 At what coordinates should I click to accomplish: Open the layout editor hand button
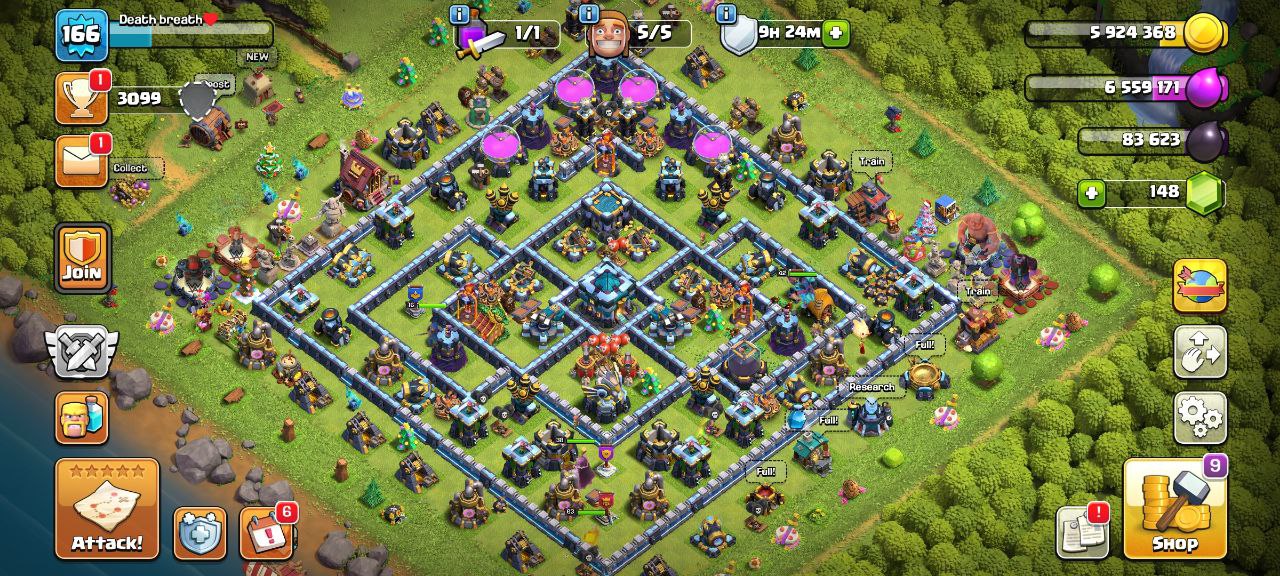pos(1200,351)
